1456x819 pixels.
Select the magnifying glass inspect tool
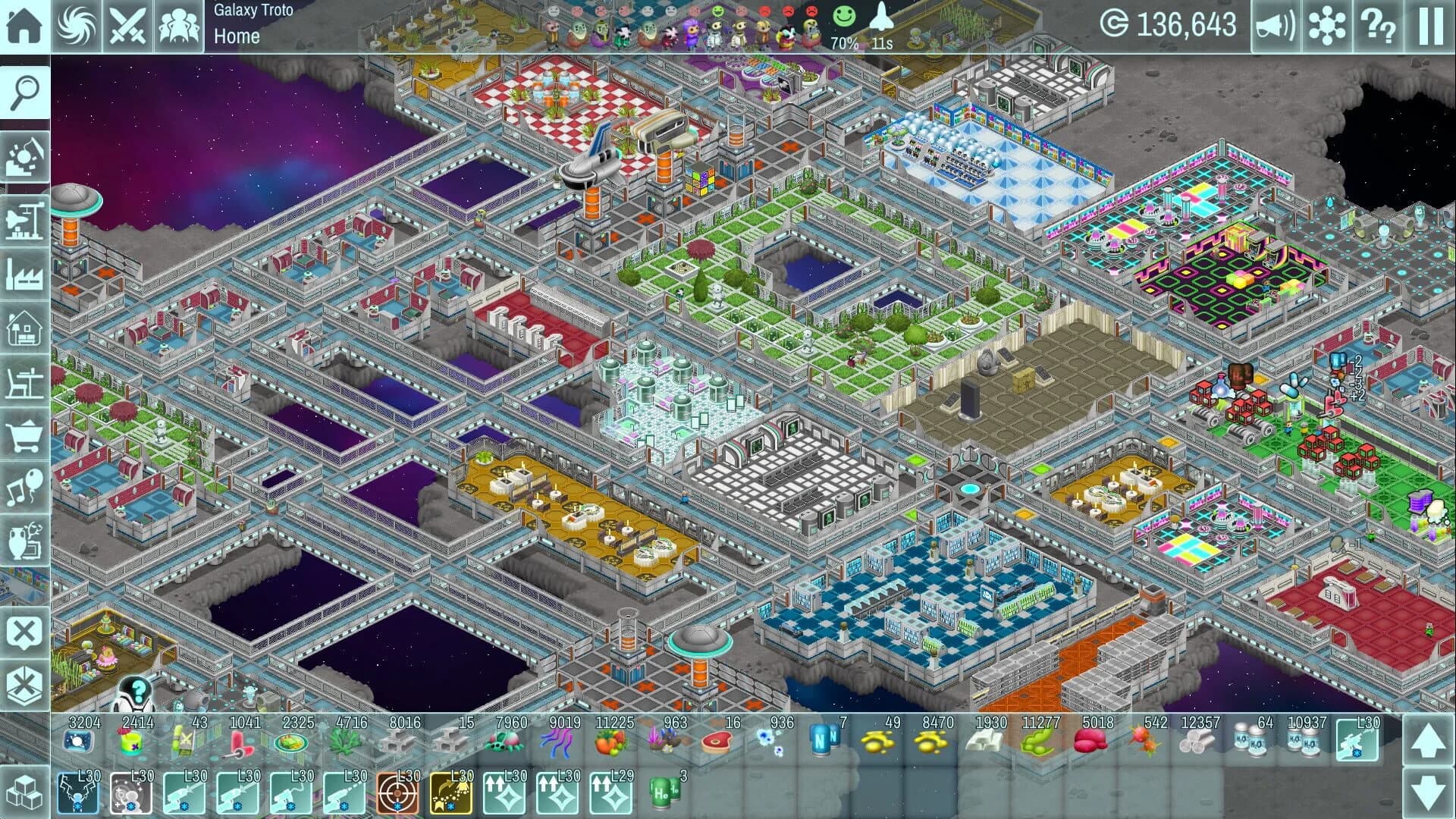[25, 93]
